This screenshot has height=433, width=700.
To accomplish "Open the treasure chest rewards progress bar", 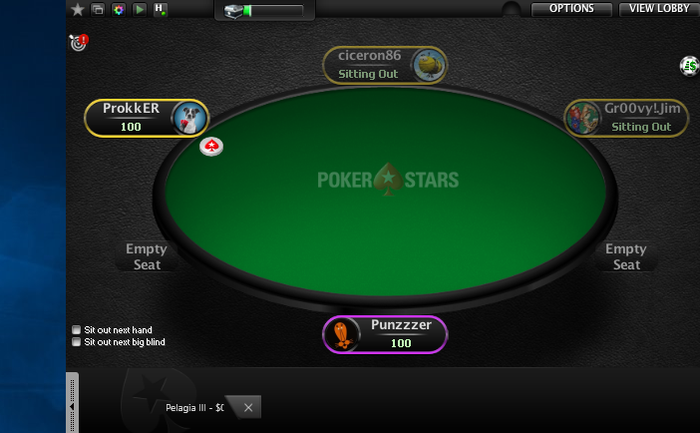I will point(264,11).
